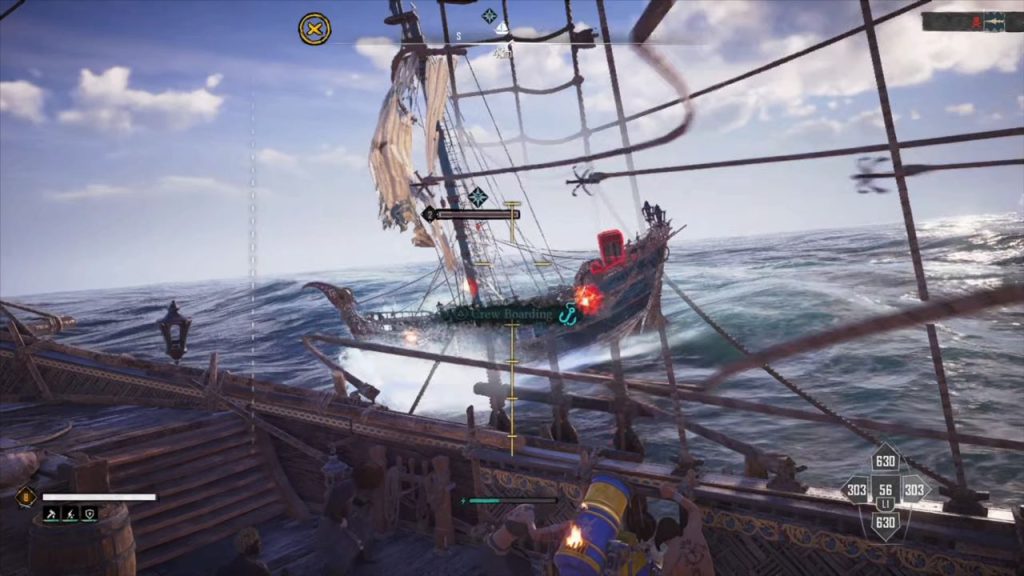
Task: Select the hammer status icon
Action: click(x=50, y=514)
